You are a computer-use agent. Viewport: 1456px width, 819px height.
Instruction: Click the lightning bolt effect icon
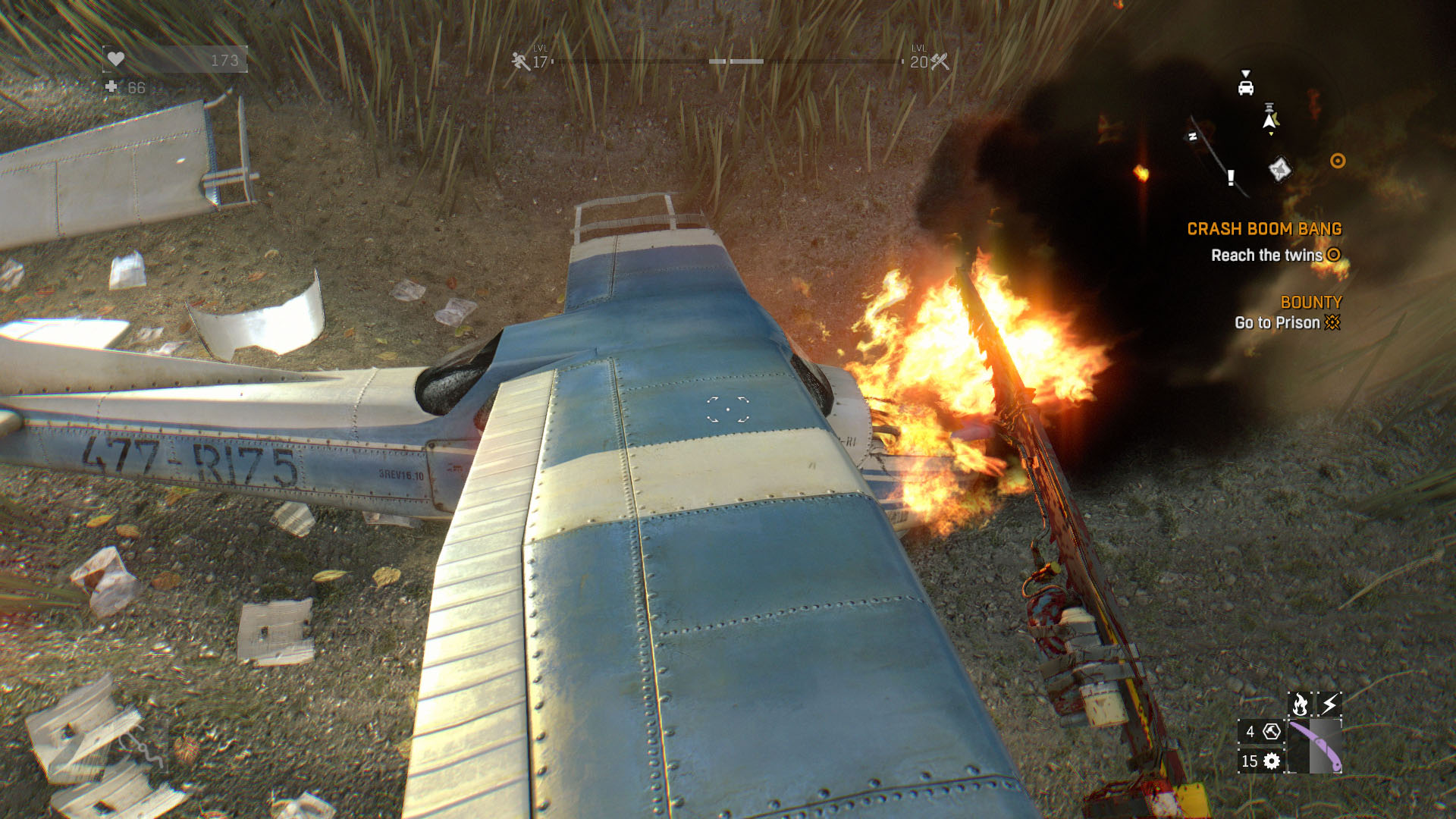1329,704
